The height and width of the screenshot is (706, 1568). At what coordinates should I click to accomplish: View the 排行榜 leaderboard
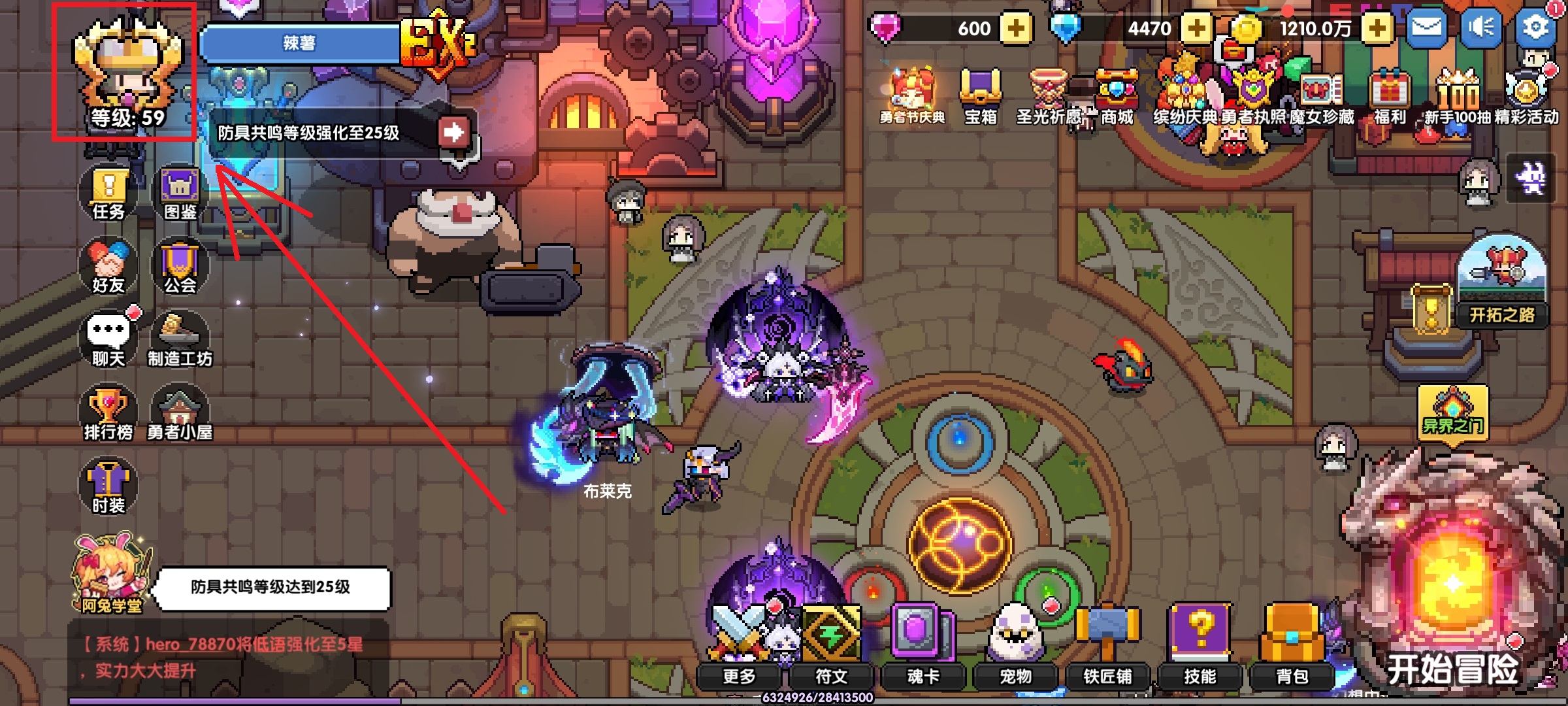point(108,413)
